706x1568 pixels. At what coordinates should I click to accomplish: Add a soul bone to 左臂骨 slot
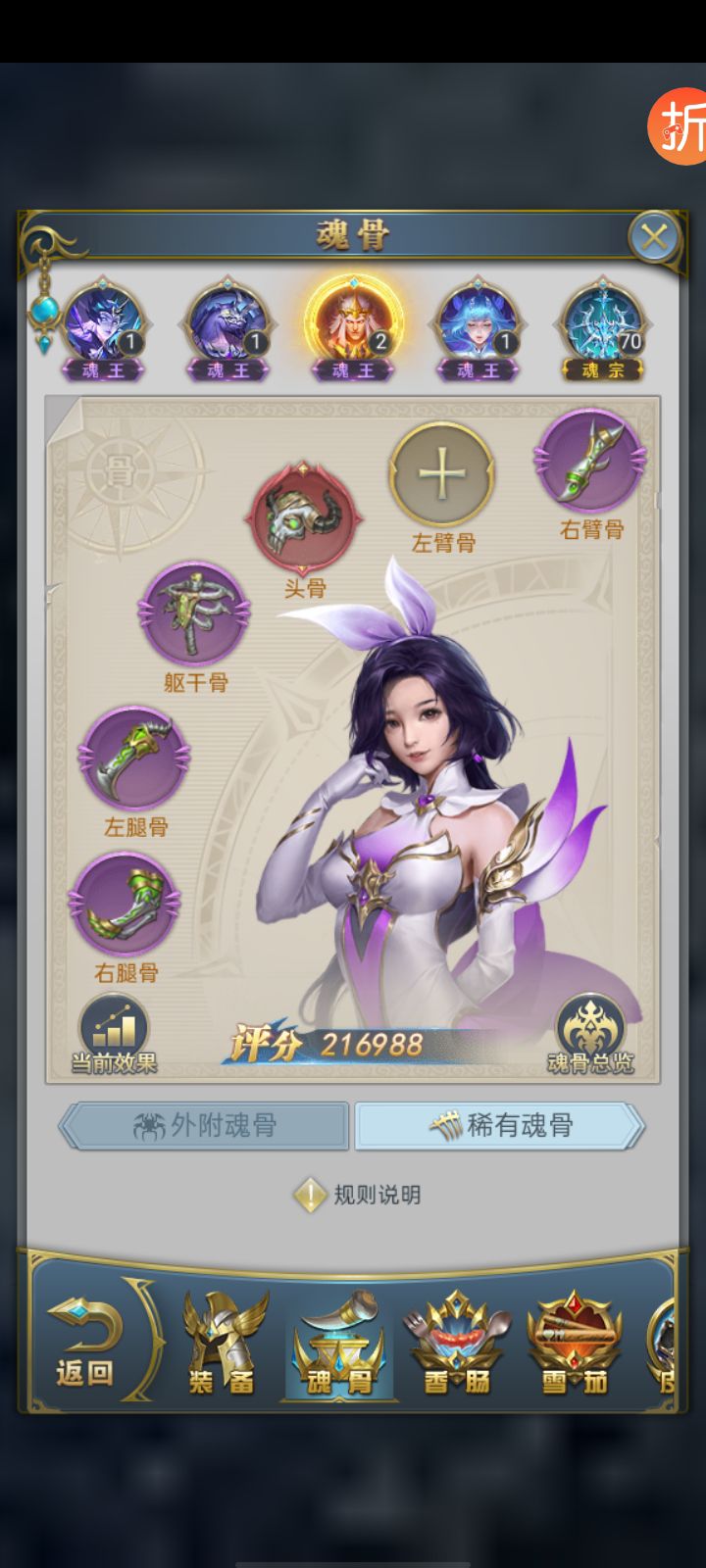pos(442,474)
